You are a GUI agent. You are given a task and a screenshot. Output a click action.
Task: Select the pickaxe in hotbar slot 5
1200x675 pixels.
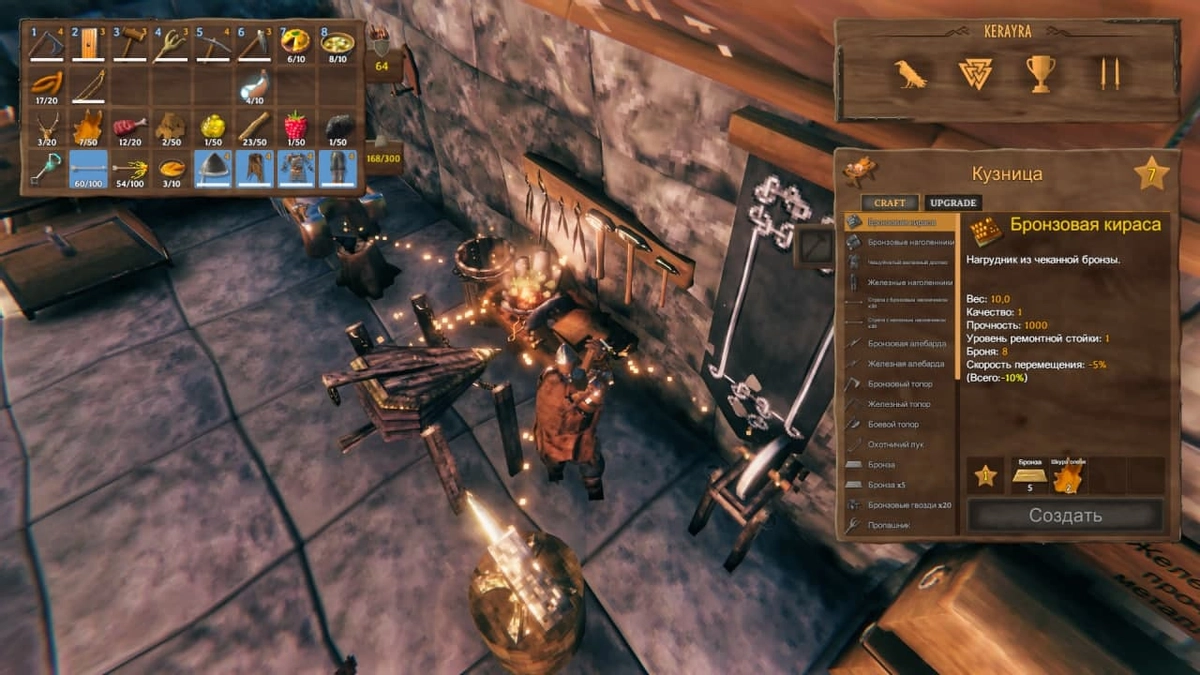213,44
